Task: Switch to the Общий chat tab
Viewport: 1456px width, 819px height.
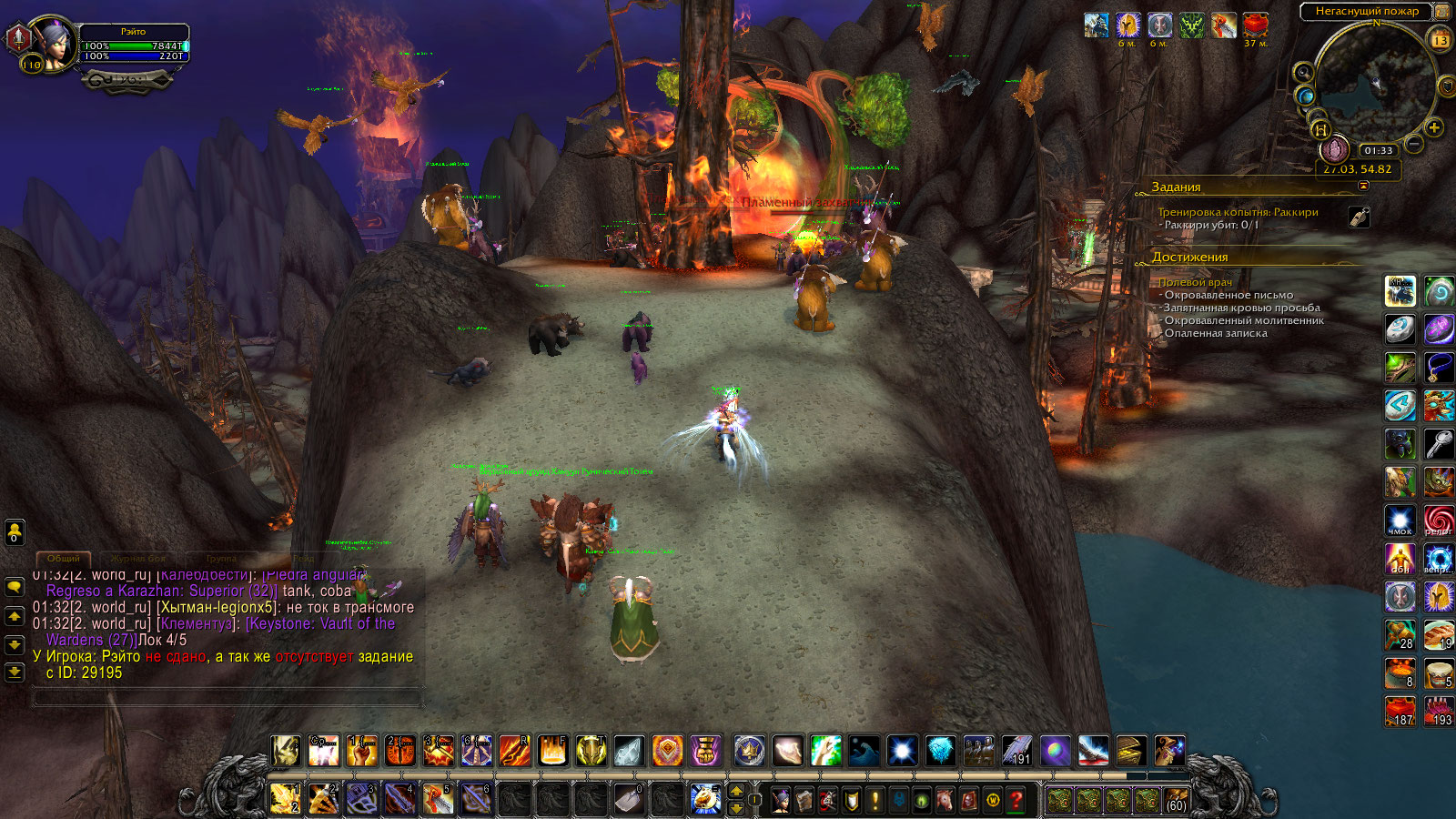Action: [64, 558]
